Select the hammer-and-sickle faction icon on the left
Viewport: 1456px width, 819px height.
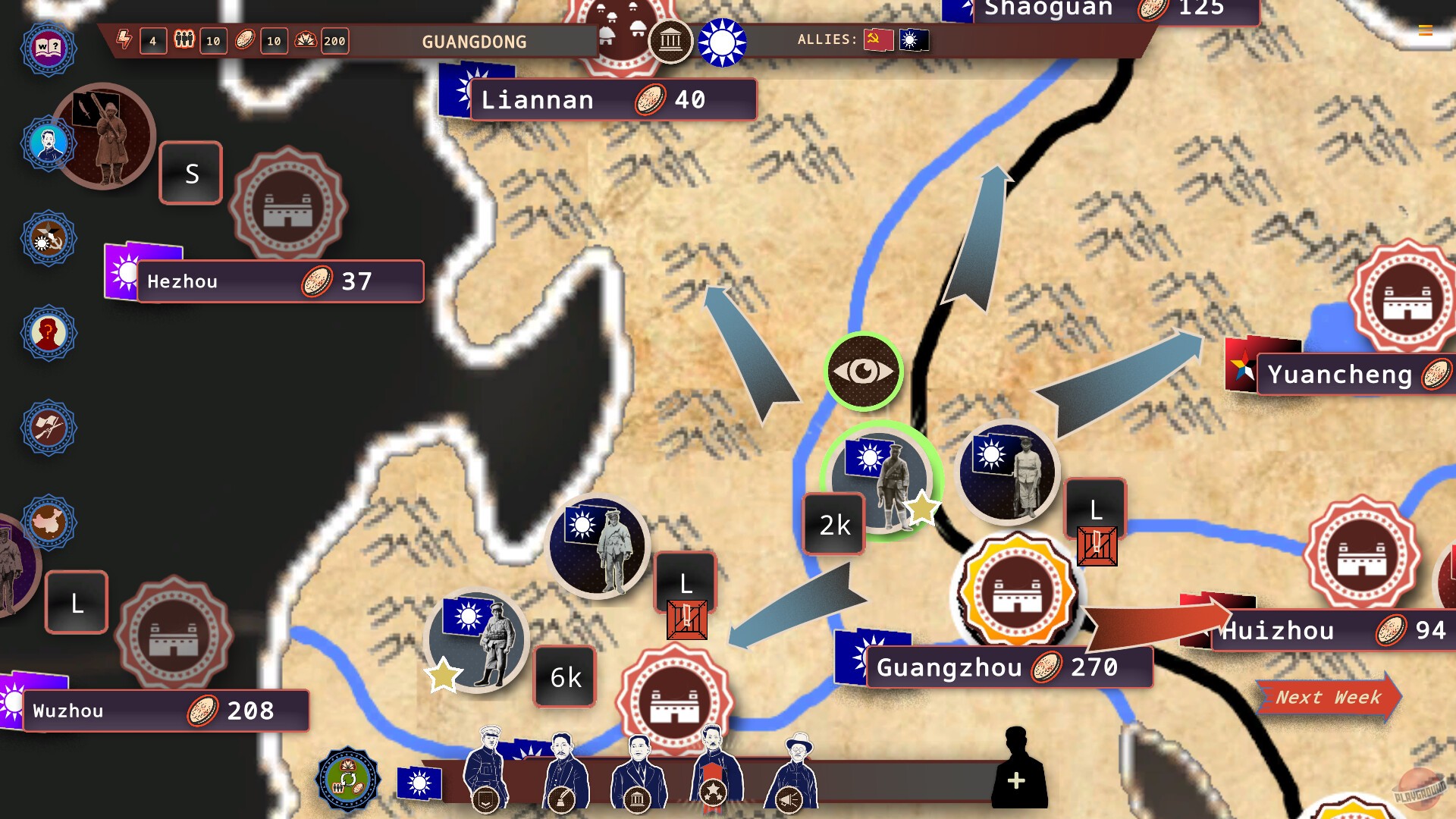point(48,237)
